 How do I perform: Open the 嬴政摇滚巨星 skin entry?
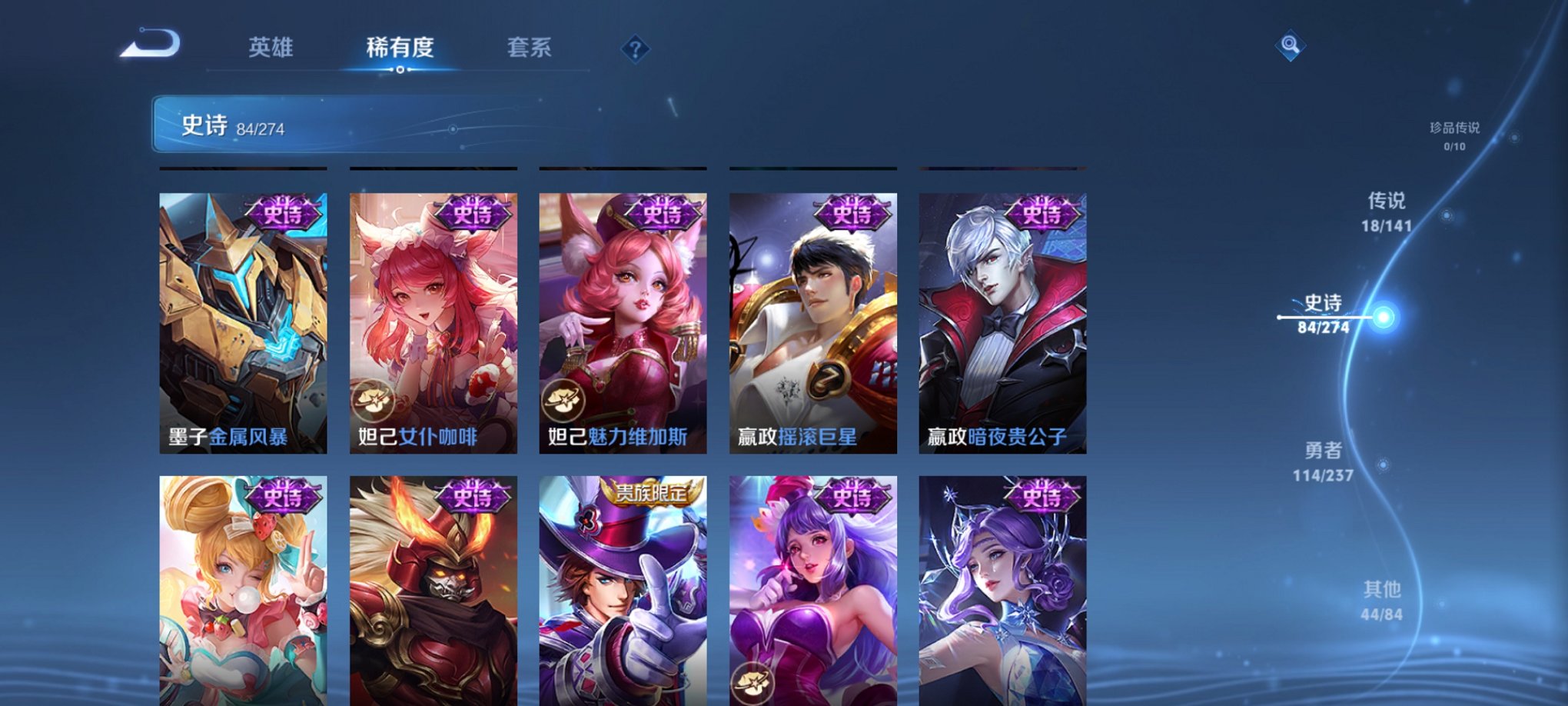coord(812,323)
